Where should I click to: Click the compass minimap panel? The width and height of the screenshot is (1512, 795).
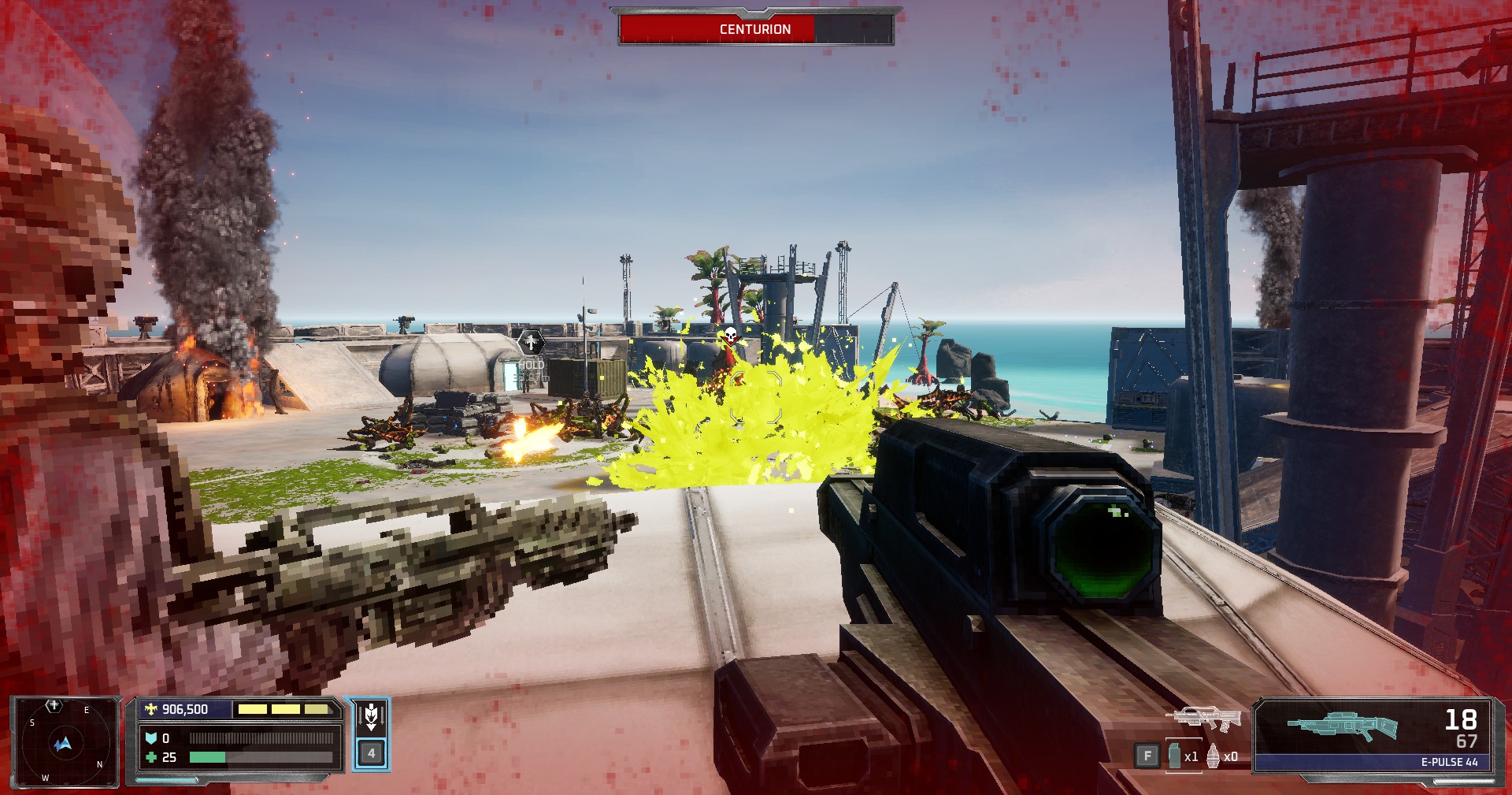65,742
